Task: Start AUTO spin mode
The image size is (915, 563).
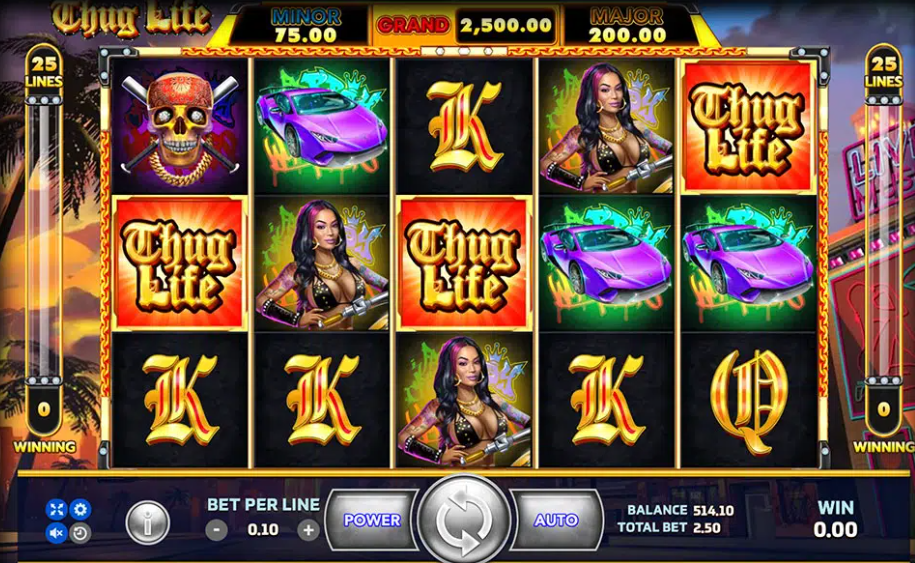Action: [x=555, y=520]
